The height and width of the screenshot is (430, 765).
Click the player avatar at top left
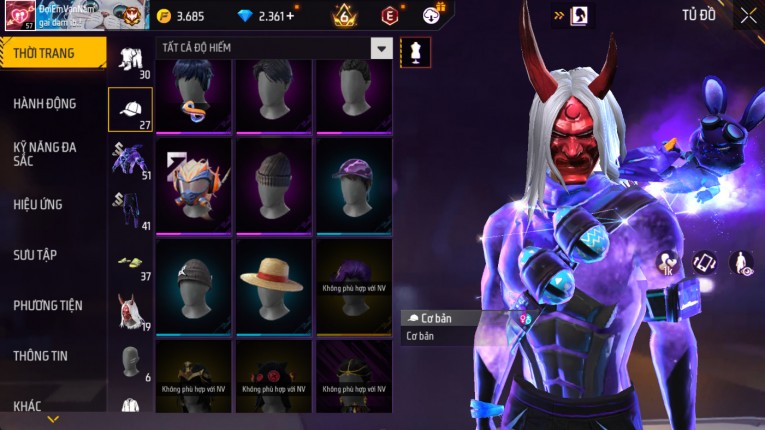[18, 15]
